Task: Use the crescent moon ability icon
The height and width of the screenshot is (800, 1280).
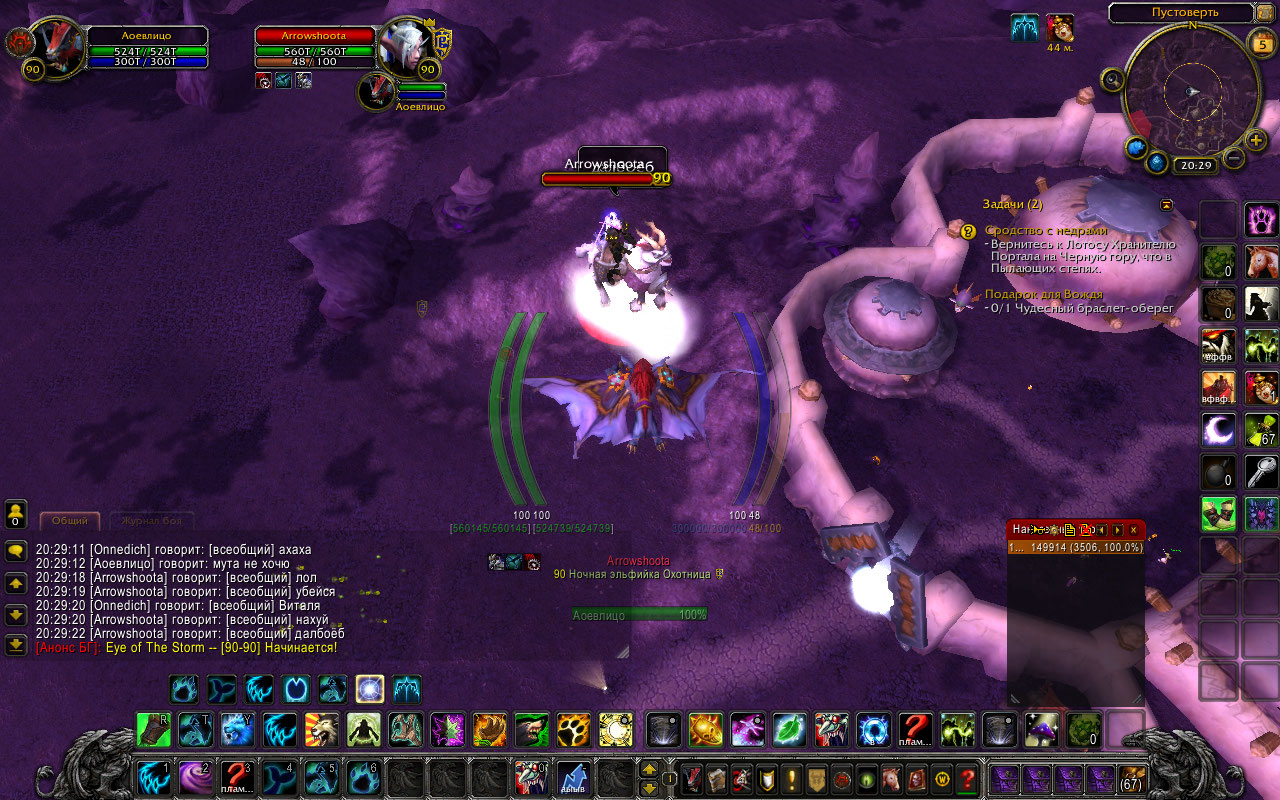Action: 1219,430
